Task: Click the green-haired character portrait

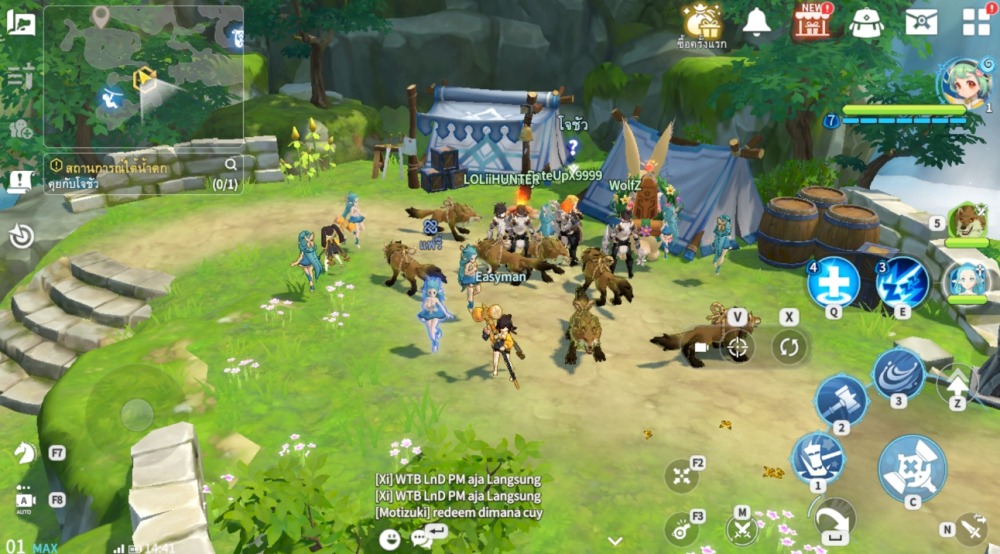Action: pos(964,82)
